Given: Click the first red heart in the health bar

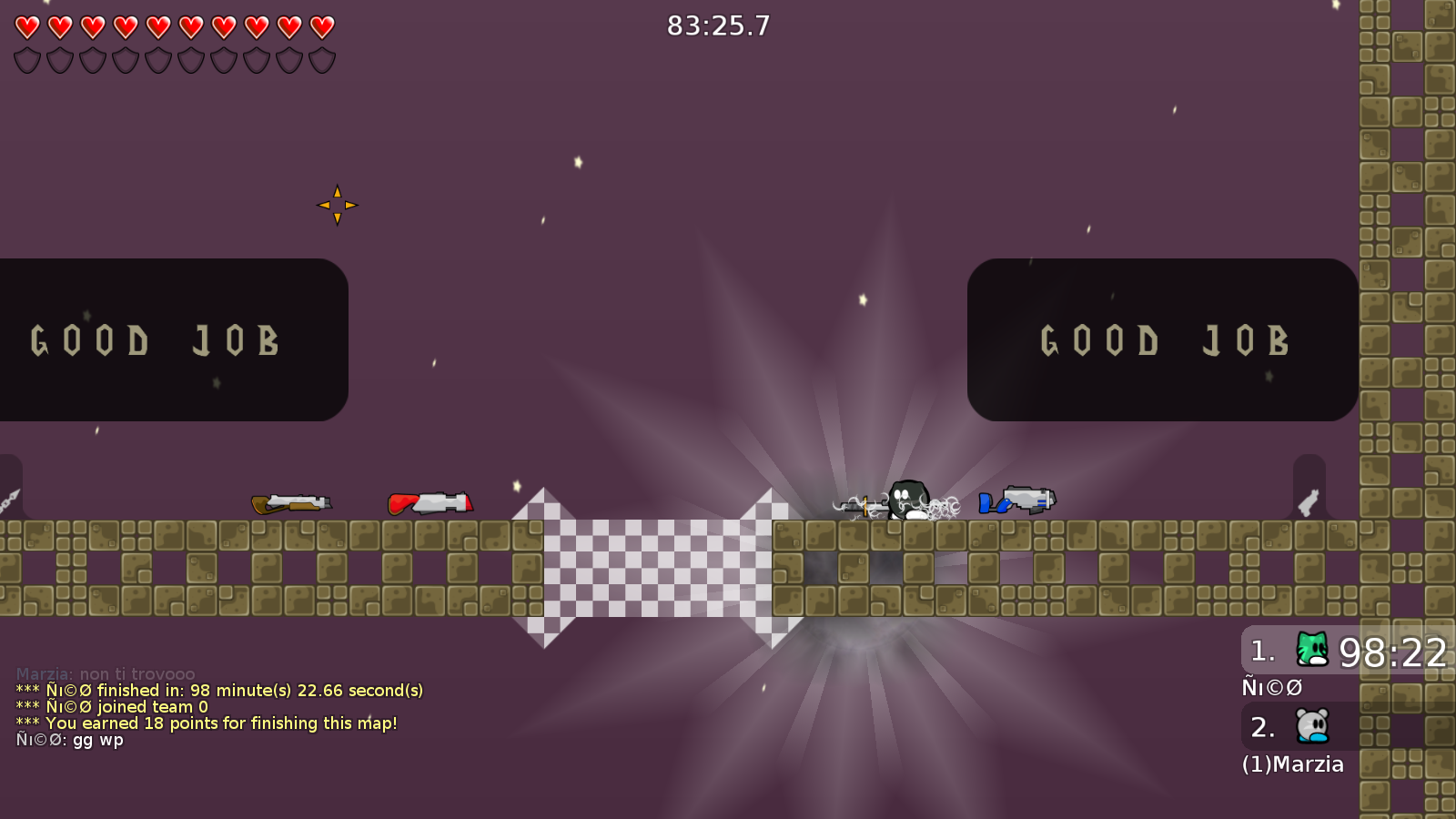Looking at the screenshot, I should 26,25.
